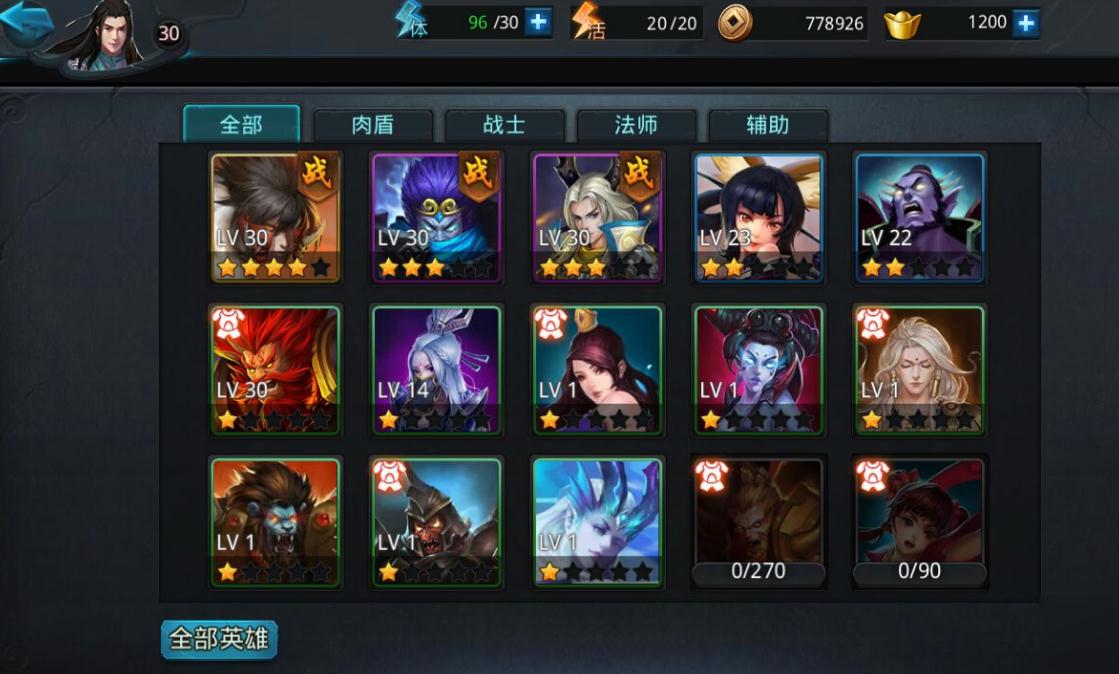
Task: Switch to the 全部 tab
Action: point(241,124)
